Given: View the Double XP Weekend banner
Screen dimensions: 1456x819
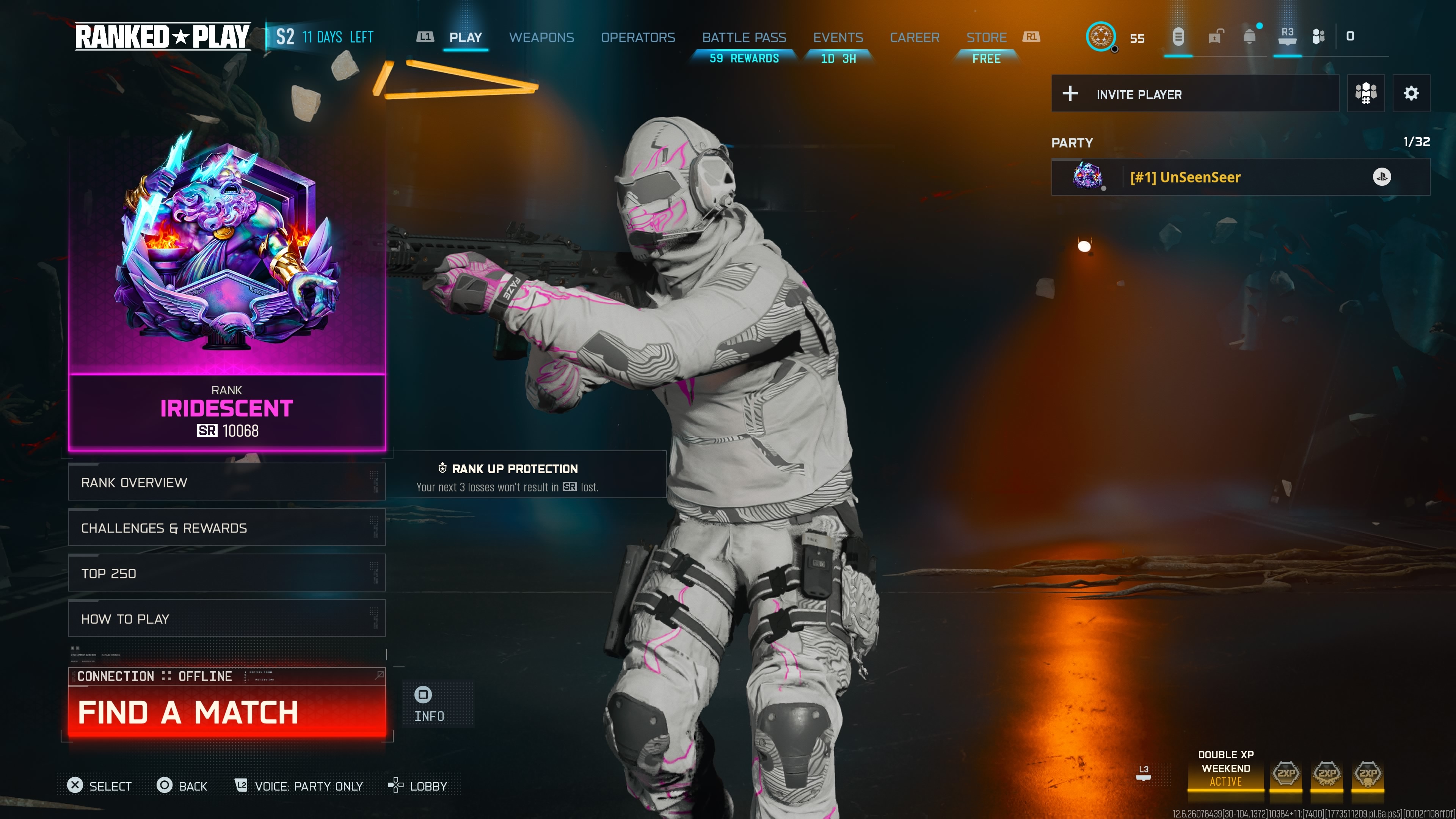Looking at the screenshot, I should point(1225,769).
